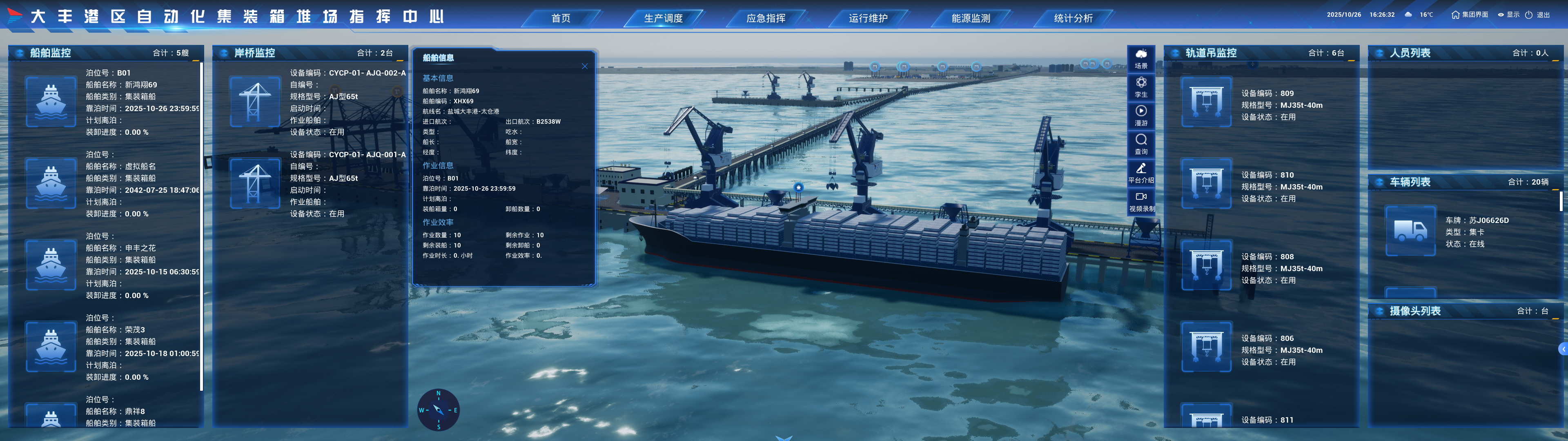Open the 查询 search tool
This screenshot has width=1568, height=441.
(x=1141, y=144)
